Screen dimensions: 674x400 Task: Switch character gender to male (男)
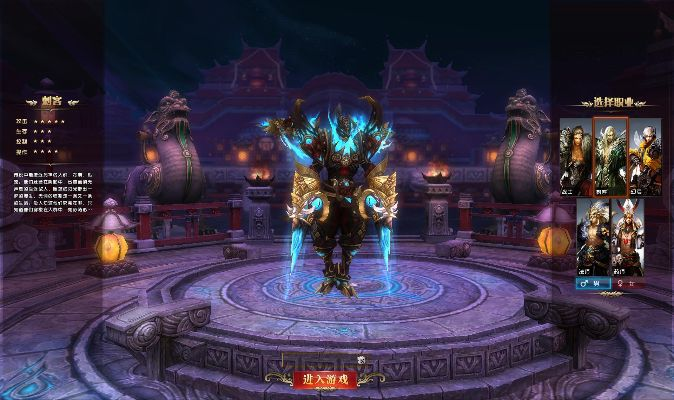(592, 283)
